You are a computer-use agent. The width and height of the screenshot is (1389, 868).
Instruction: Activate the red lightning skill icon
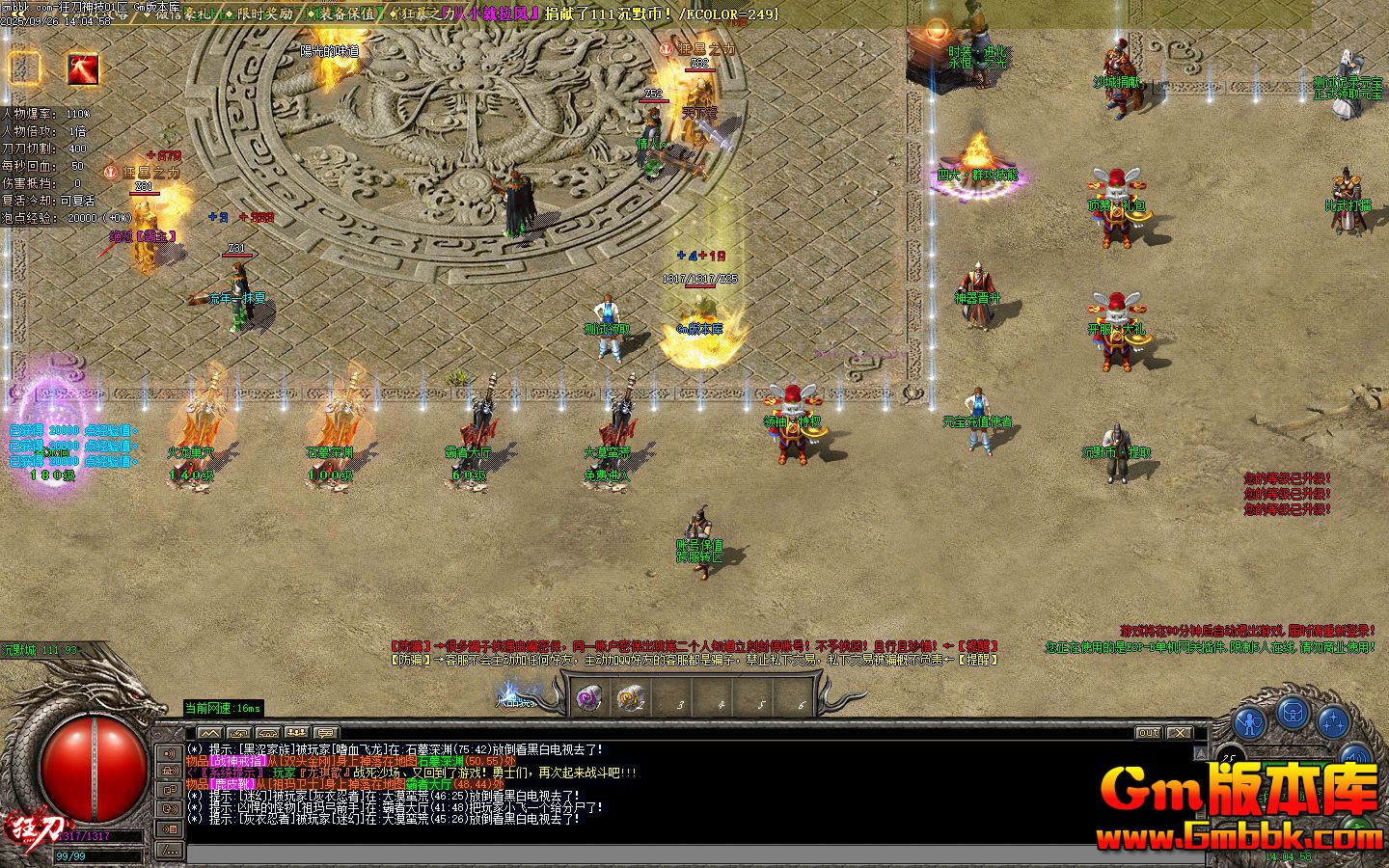click(x=83, y=68)
